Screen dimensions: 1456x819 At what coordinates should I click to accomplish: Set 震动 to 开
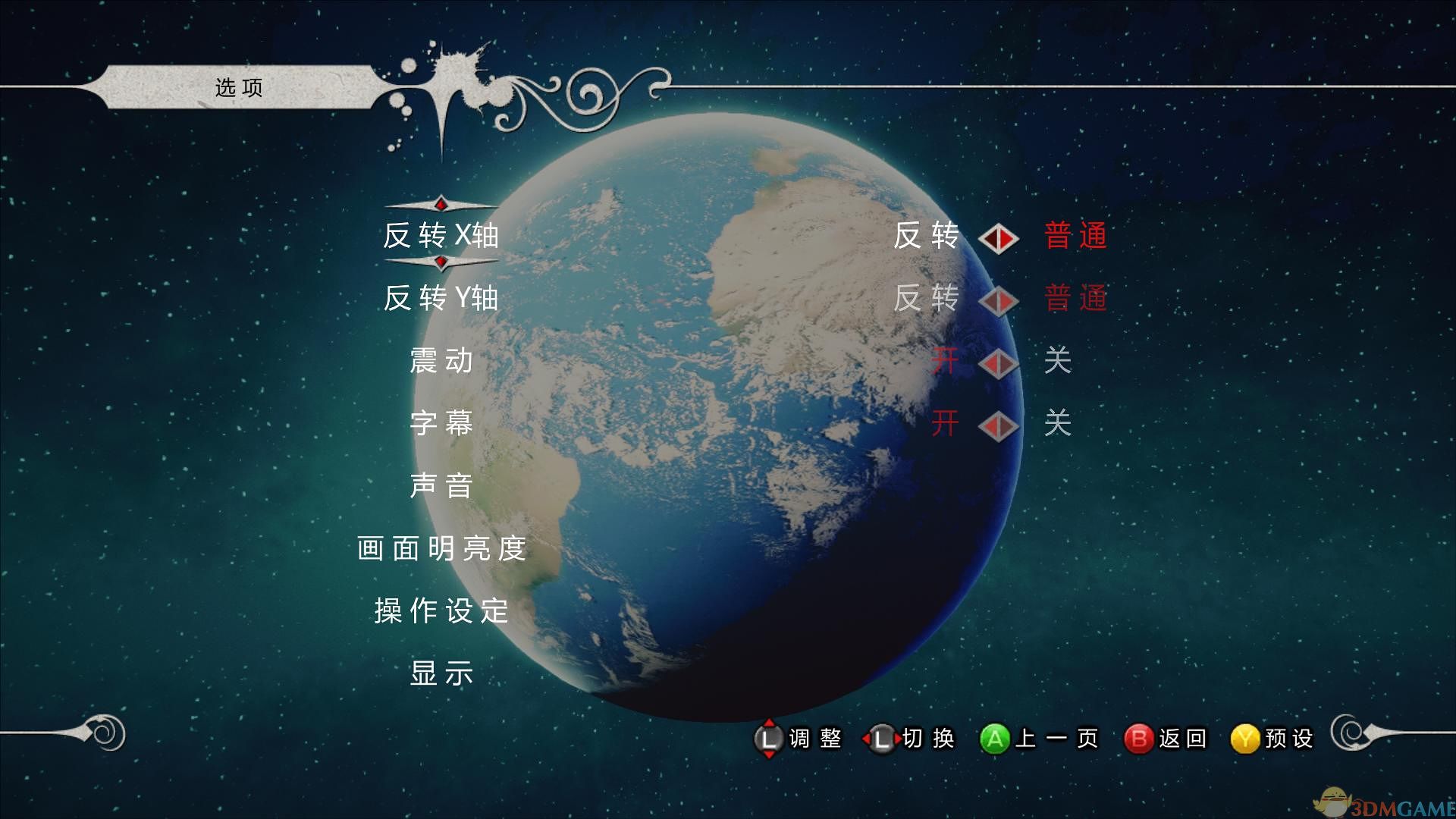946,362
